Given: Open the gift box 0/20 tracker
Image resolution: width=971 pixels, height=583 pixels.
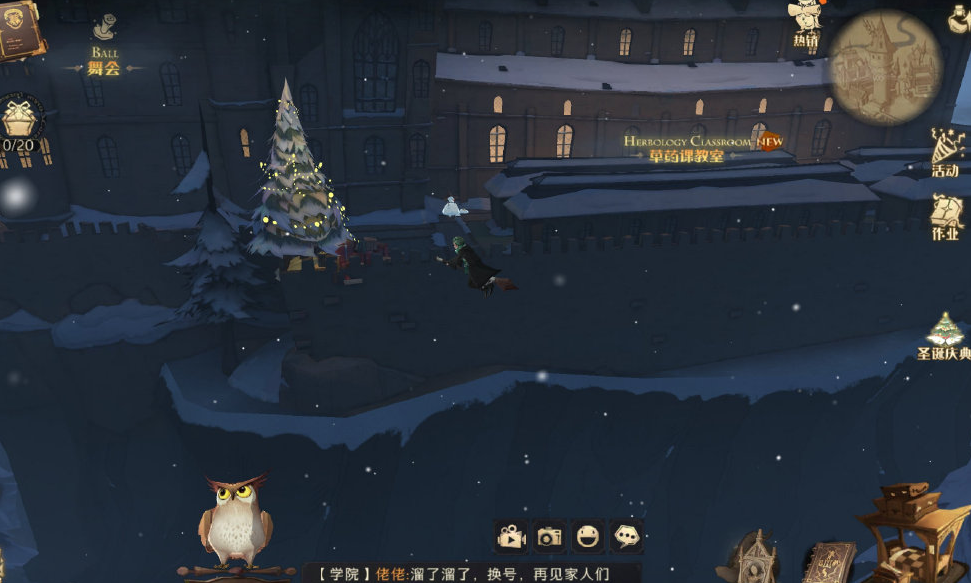Looking at the screenshot, I should (x=19, y=123).
